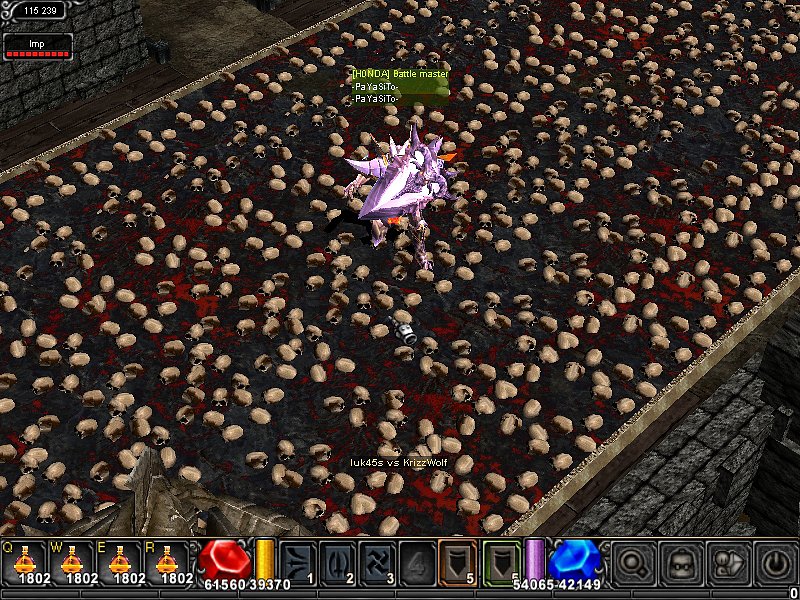Use the potion in the E slot
This screenshot has width=800, height=600.
pyautogui.click(x=124, y=562)
